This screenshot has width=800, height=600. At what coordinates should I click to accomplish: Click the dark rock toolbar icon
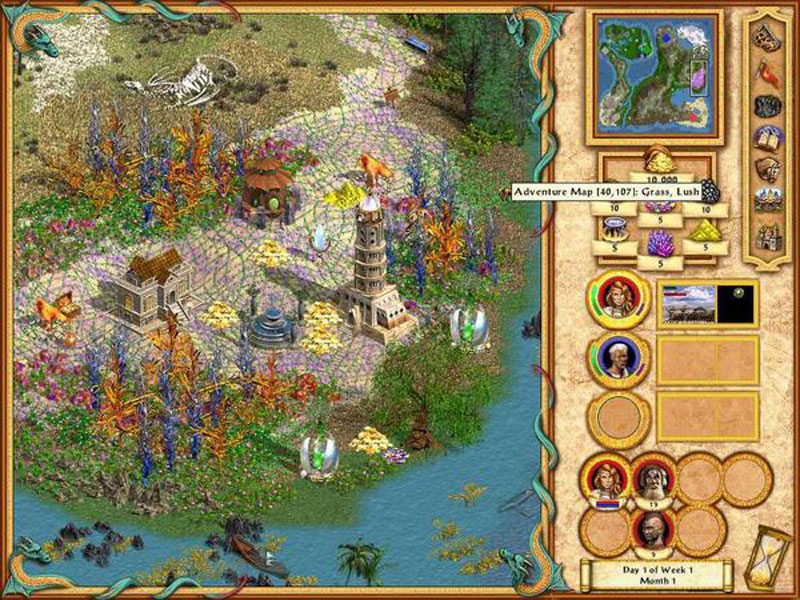[x=767, y=105]
